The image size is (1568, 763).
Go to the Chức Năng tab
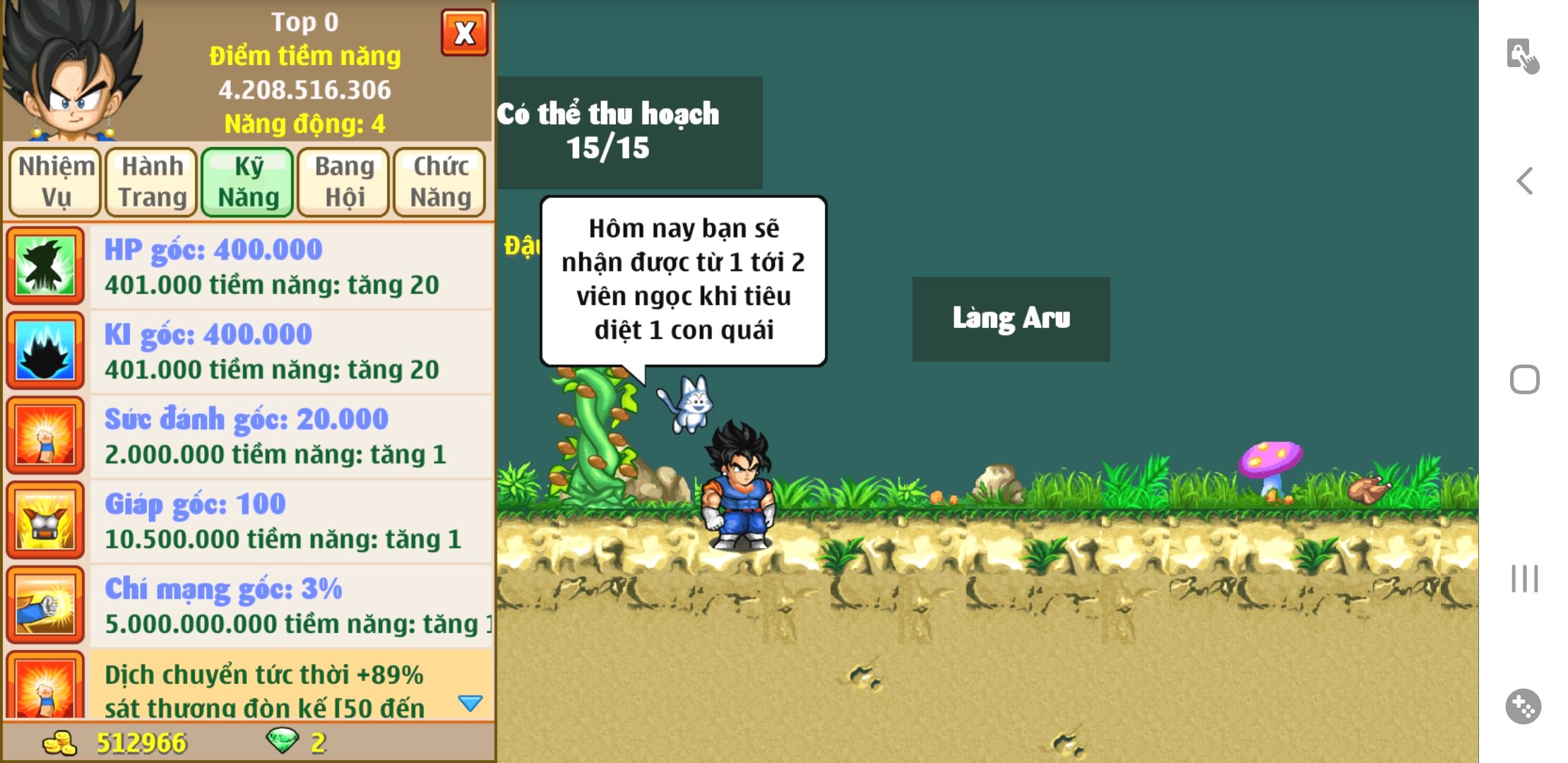tap(440, 182)
